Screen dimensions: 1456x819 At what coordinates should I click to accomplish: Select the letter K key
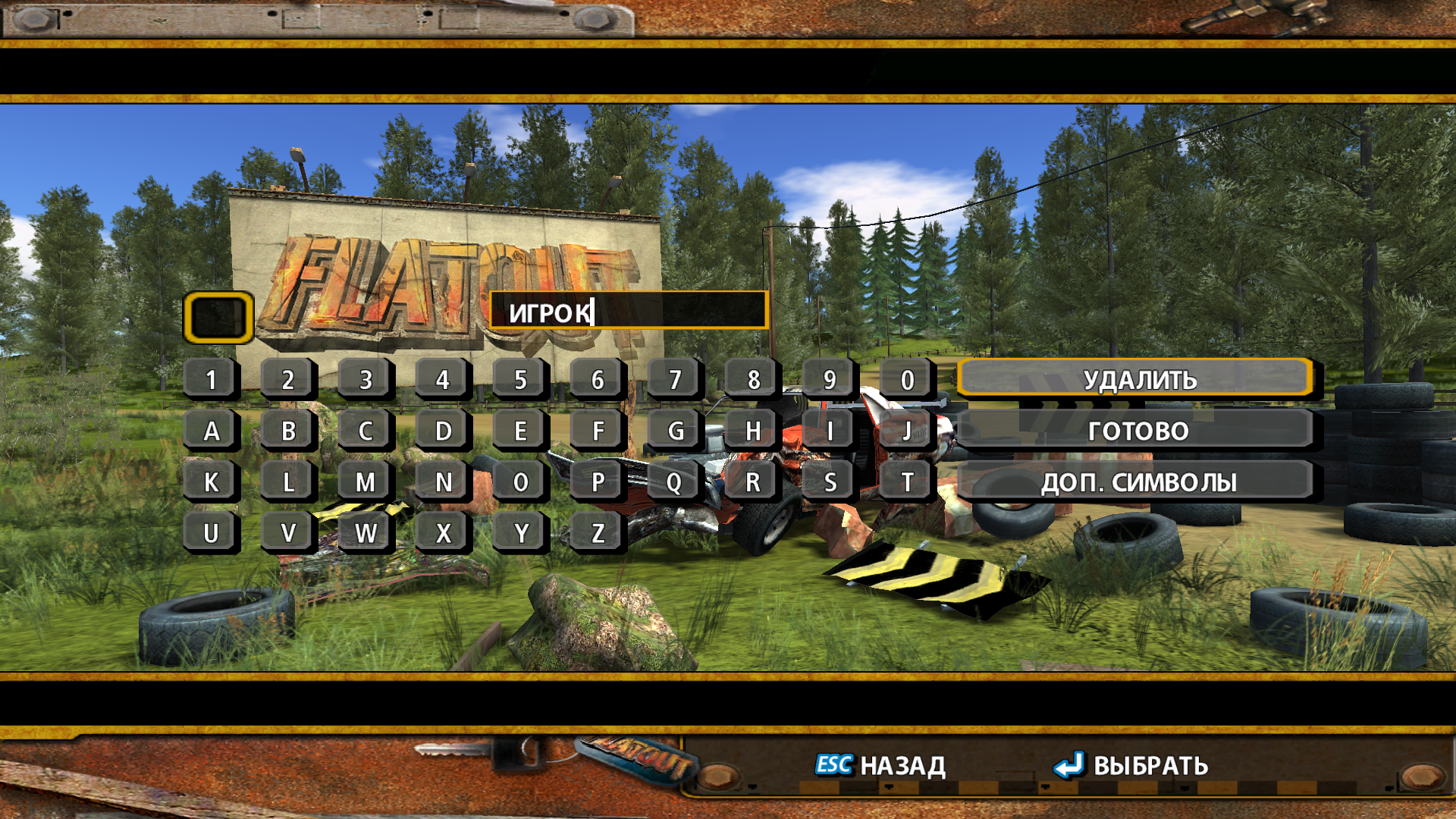[x=212, y=482]
